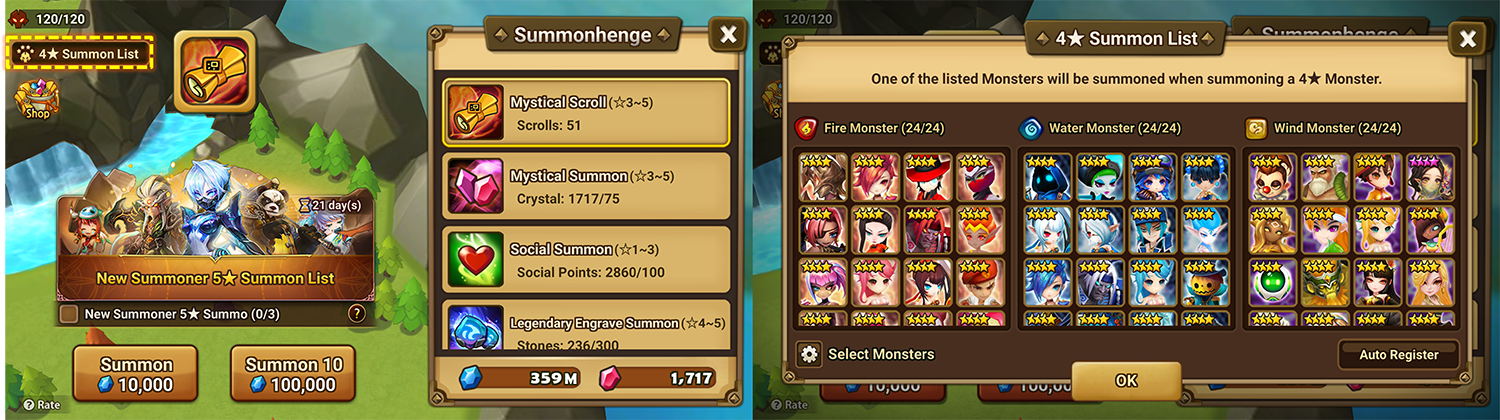The image size is (1500, 420).
Task: Select the Social Summon row
Action: (x=586, y=259)
